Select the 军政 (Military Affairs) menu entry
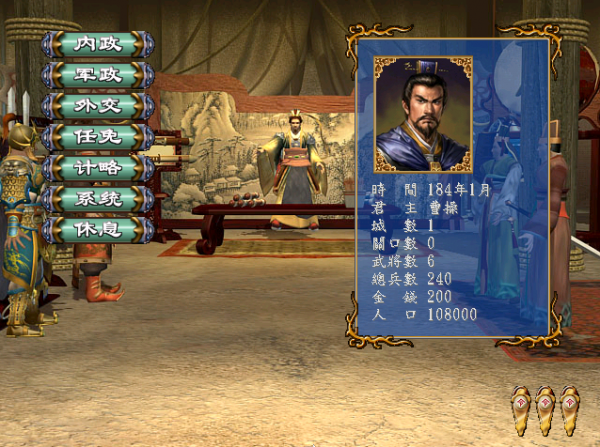 coord(98,75)
